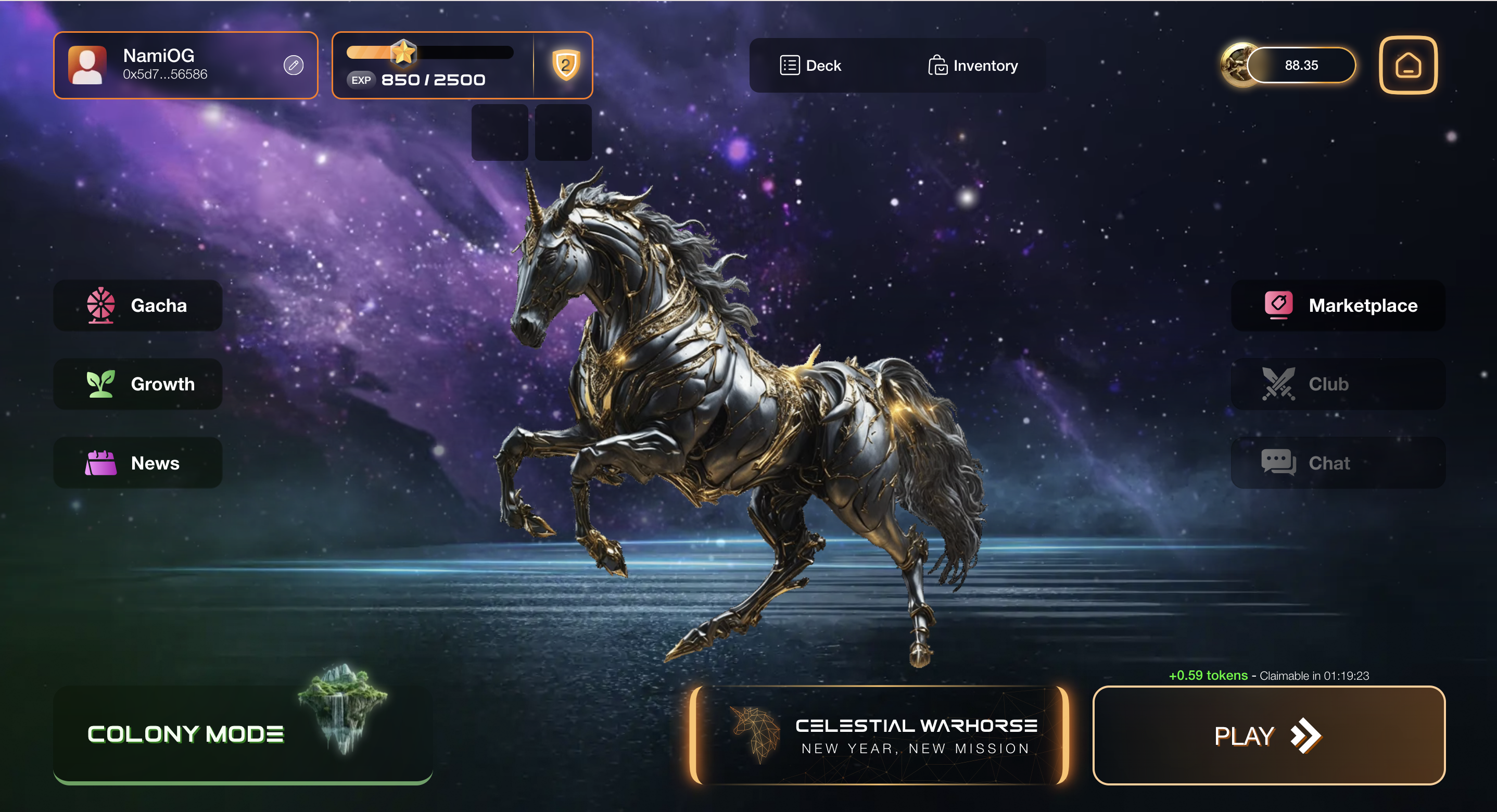The width and height of the screenshot is (1497, 812).
Task: Open the Gacha menu
Action: pyautogui.click(x=138, y=306)
